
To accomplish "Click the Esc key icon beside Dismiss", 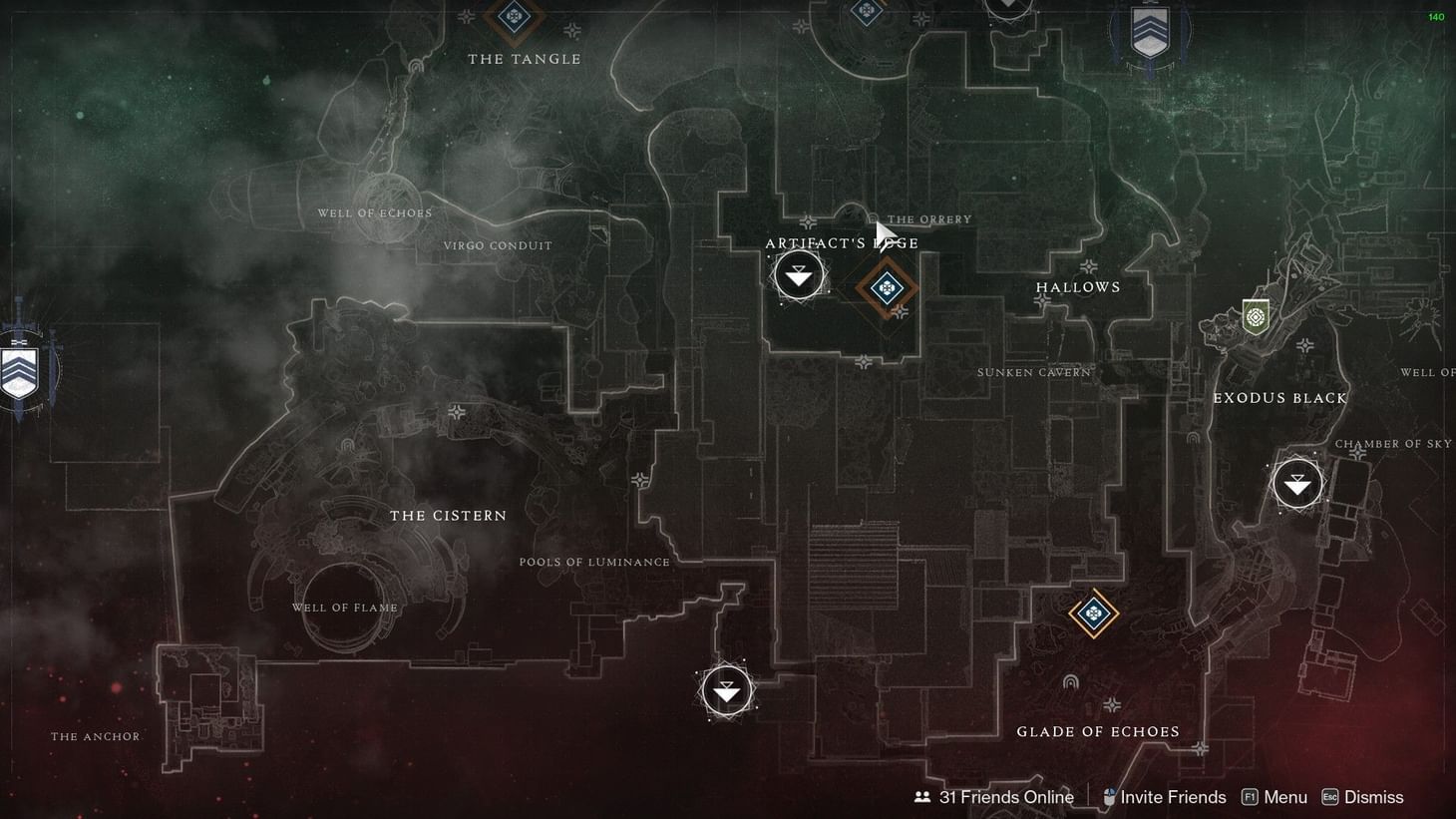I will (x=1329, y=797).
